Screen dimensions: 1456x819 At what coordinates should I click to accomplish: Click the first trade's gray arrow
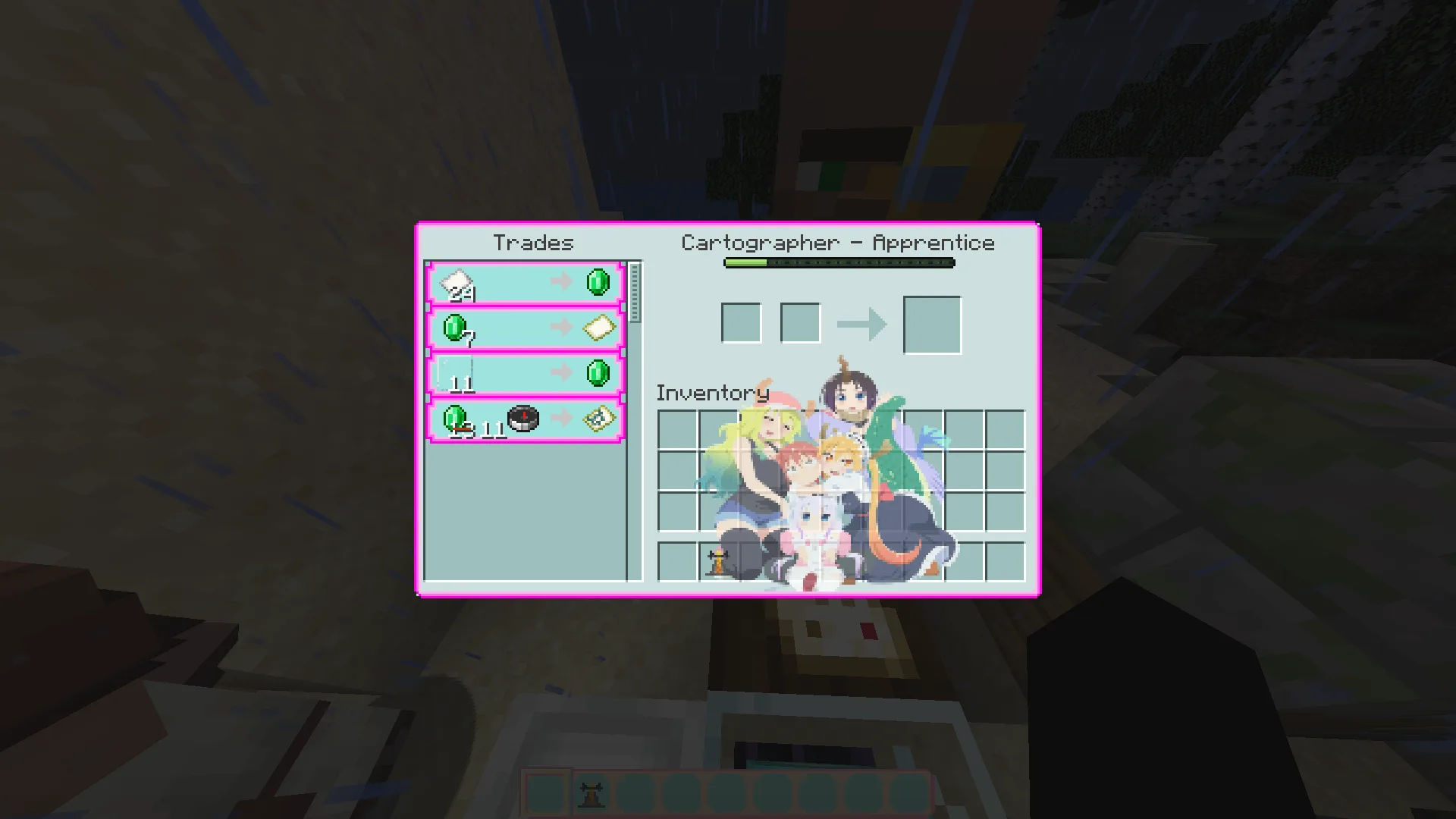point(562,281)
